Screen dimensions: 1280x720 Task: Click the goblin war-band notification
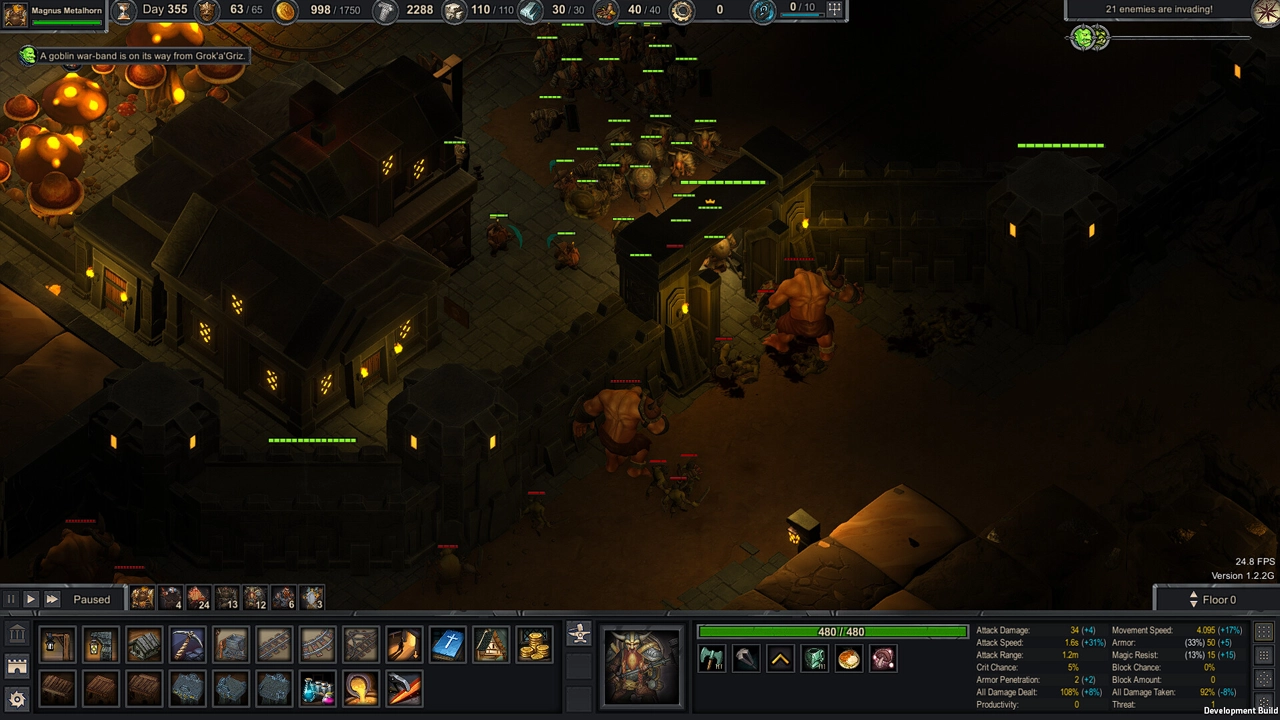pyautogui.click(x=133, y=56)
